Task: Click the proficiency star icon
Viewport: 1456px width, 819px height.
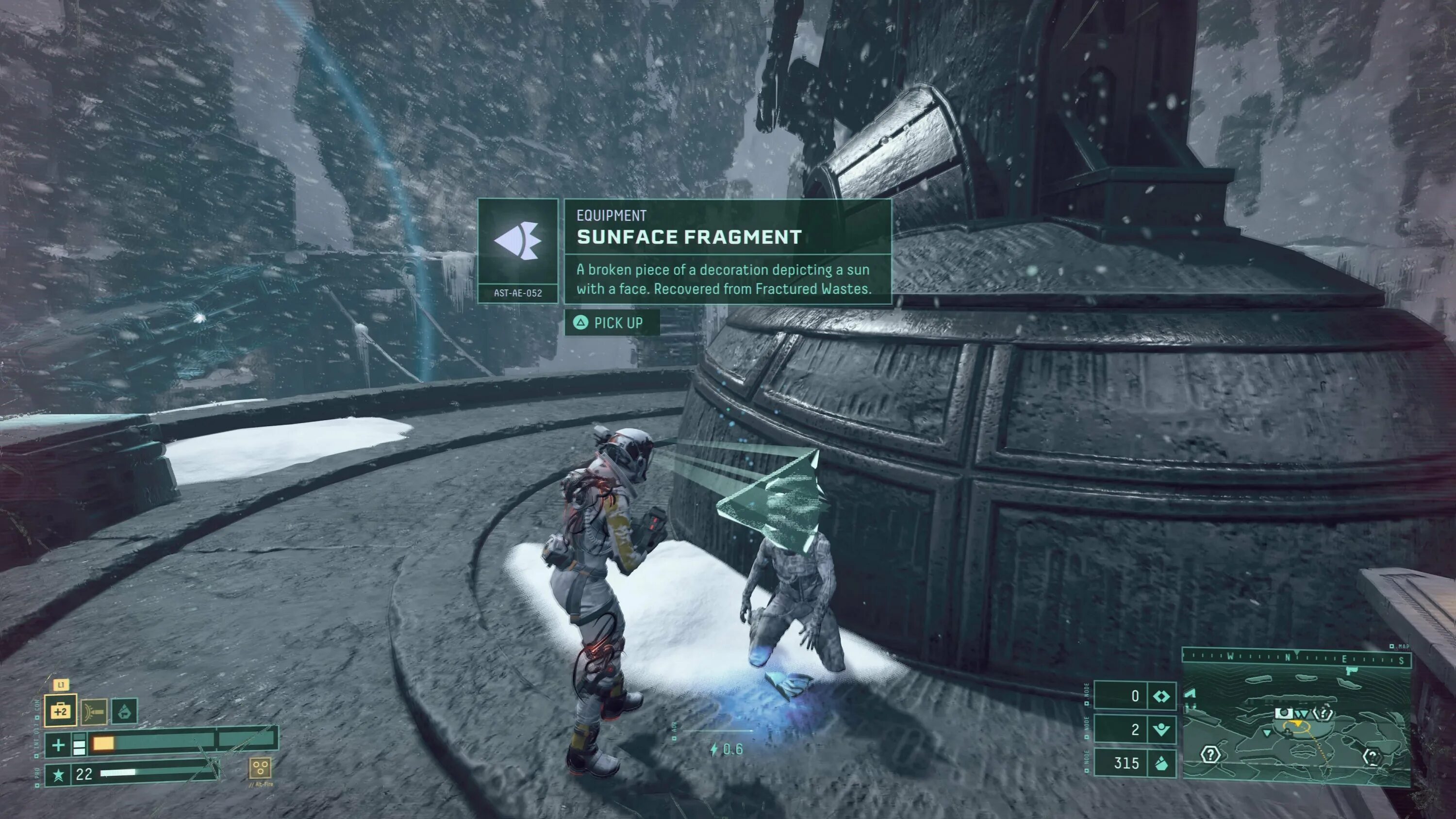Action: [x=58, y=774]
